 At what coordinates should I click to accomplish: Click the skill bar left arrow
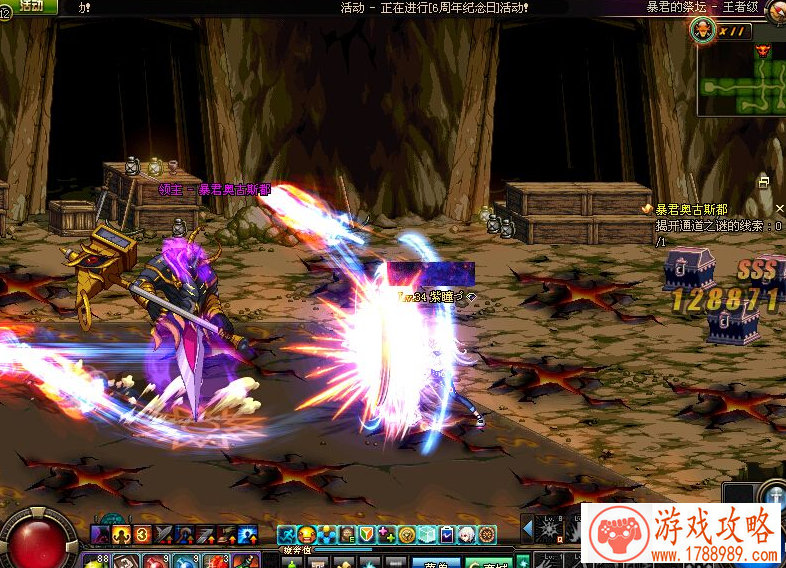point(527,527)
